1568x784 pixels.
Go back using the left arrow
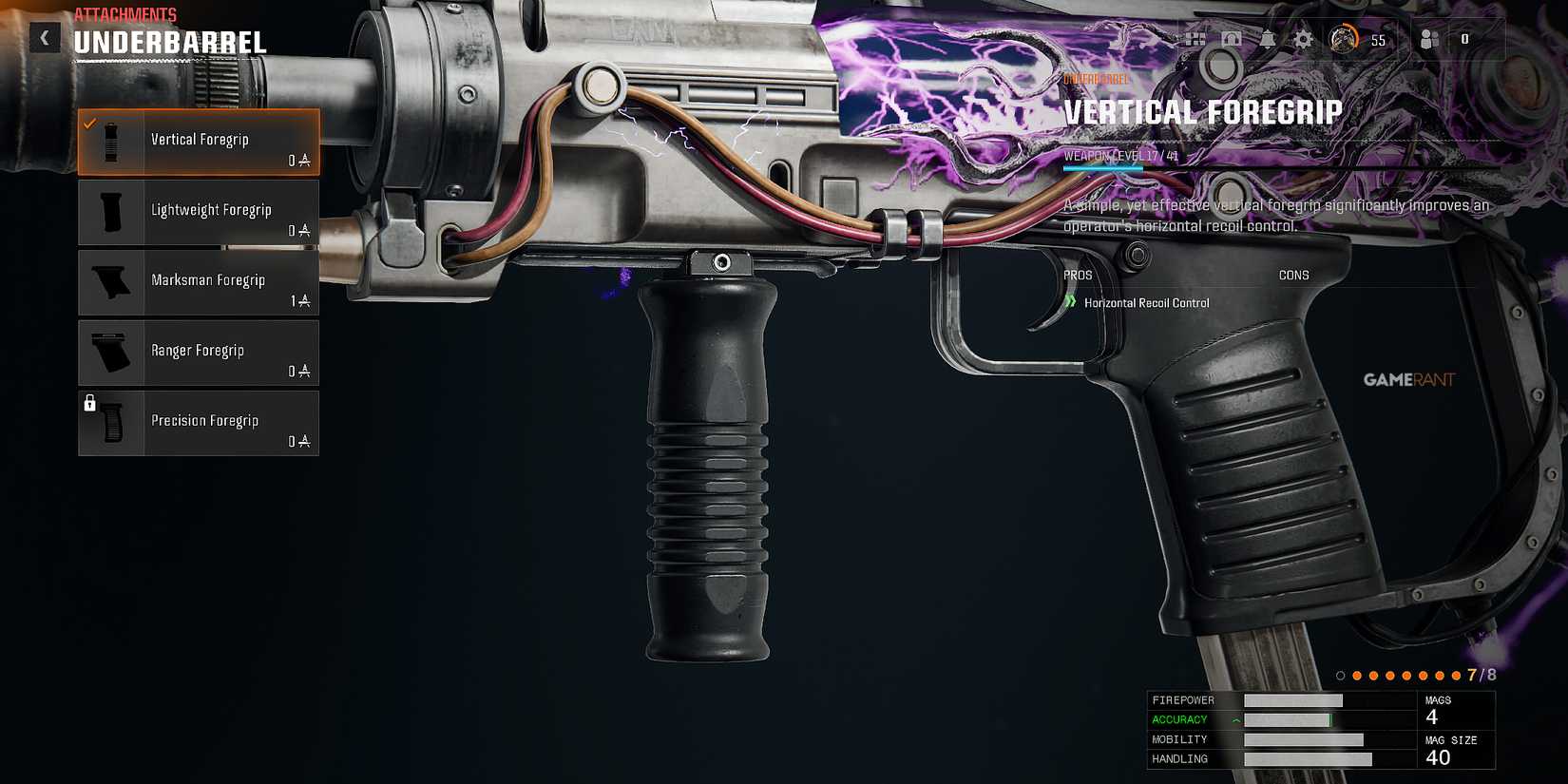[45, 38]
